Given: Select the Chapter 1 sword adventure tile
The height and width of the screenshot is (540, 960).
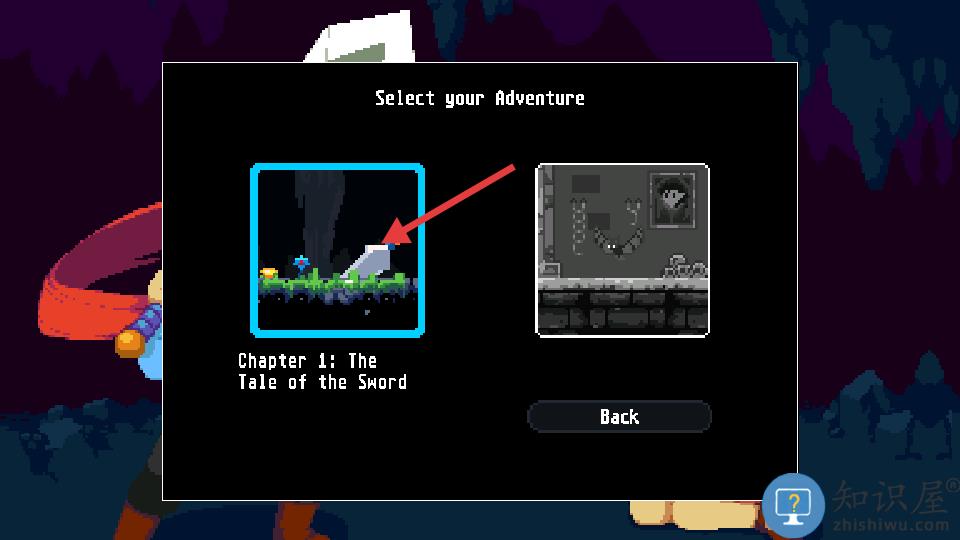Looking at the screenshot, I should coord(337,250).
